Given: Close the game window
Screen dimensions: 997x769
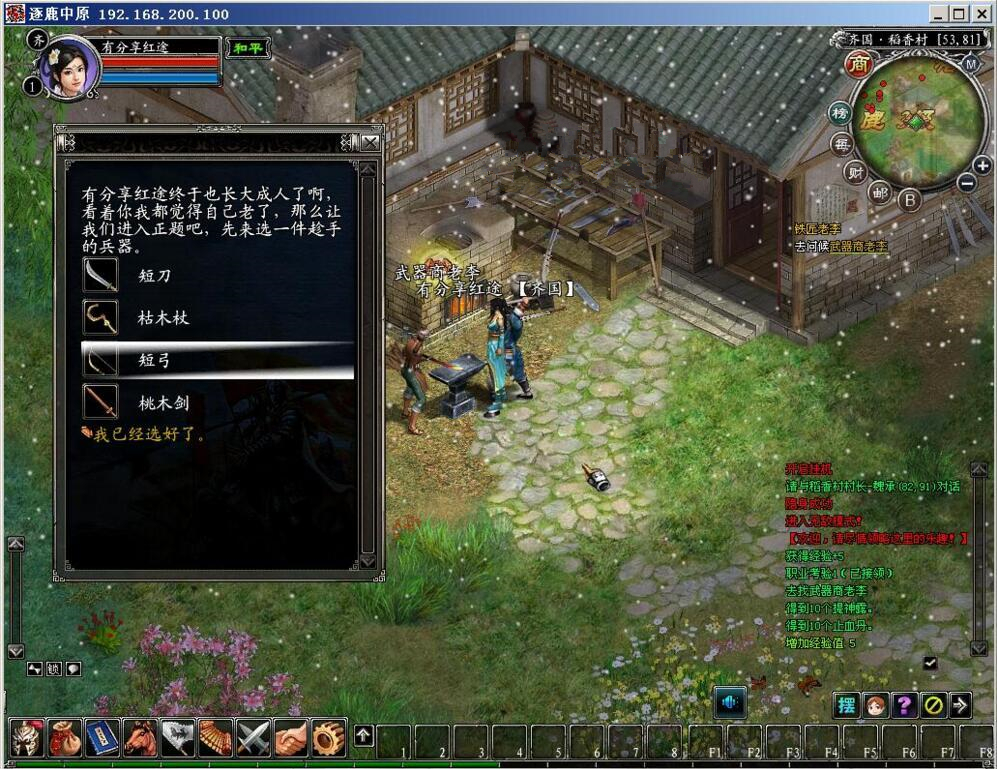Looking at the screenshot, I should [x=981, y=14].
